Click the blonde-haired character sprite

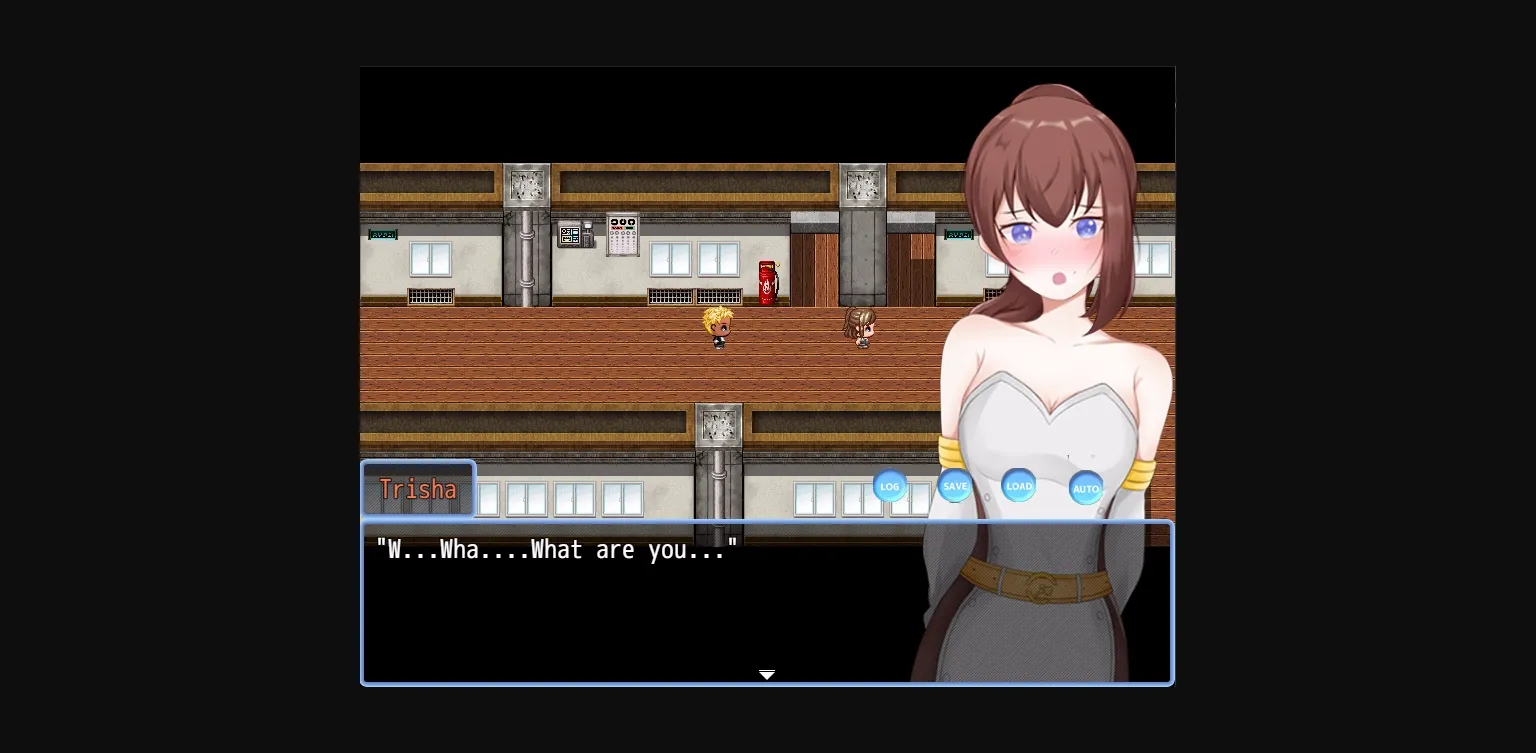click(x=717, y=327)
